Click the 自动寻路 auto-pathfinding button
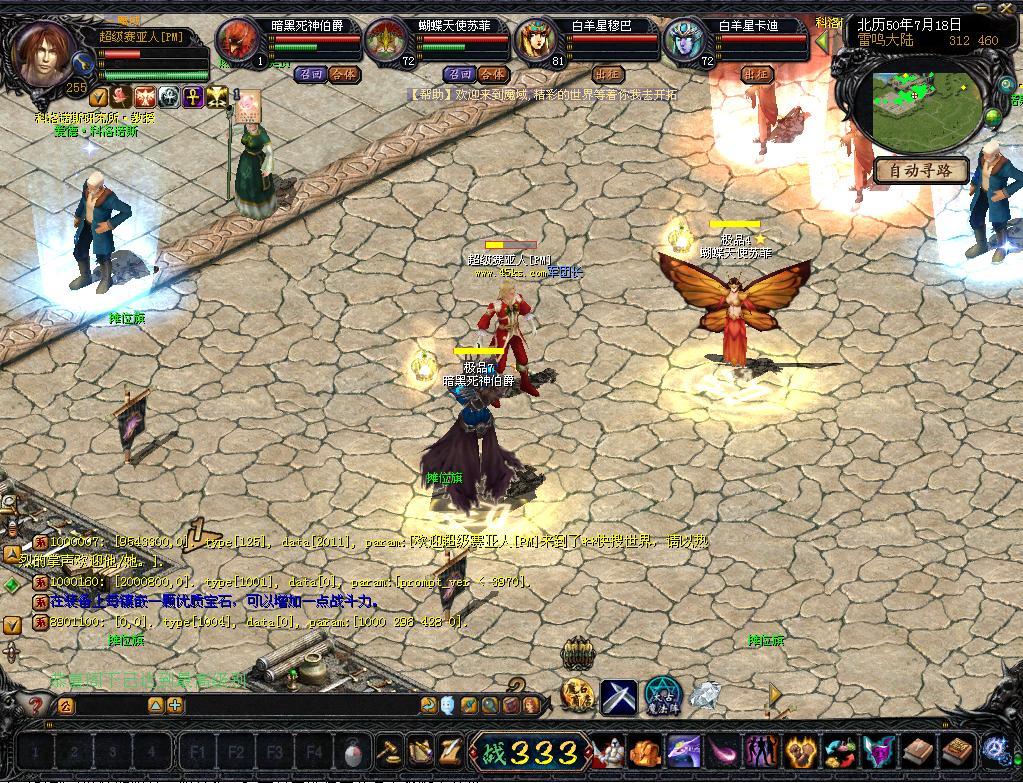Viewport: 1023px width, 783px height. pos(921,170)
